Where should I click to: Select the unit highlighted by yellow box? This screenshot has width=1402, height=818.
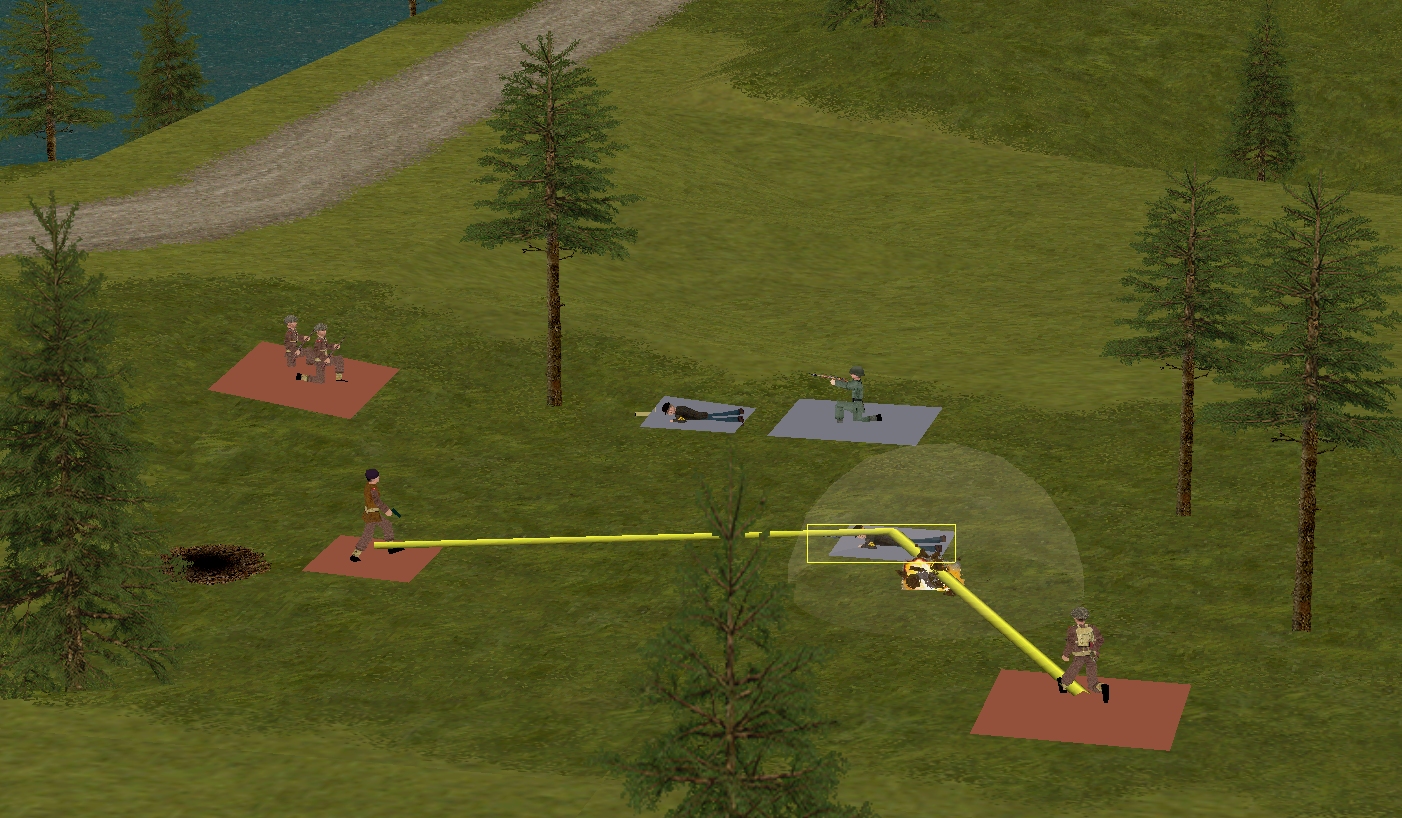880,543
